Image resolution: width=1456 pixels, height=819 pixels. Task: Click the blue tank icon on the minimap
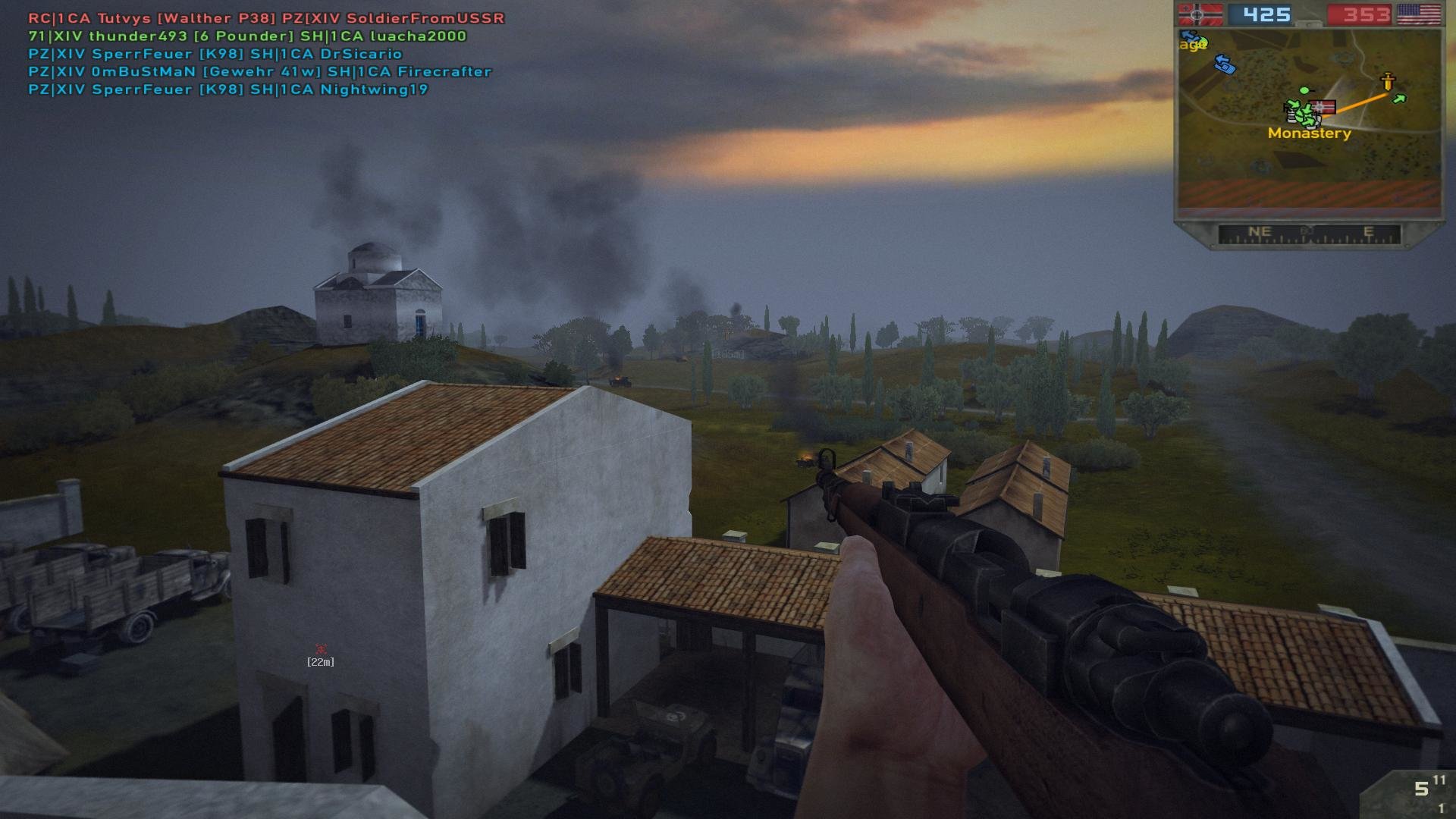click(1225, 65)
